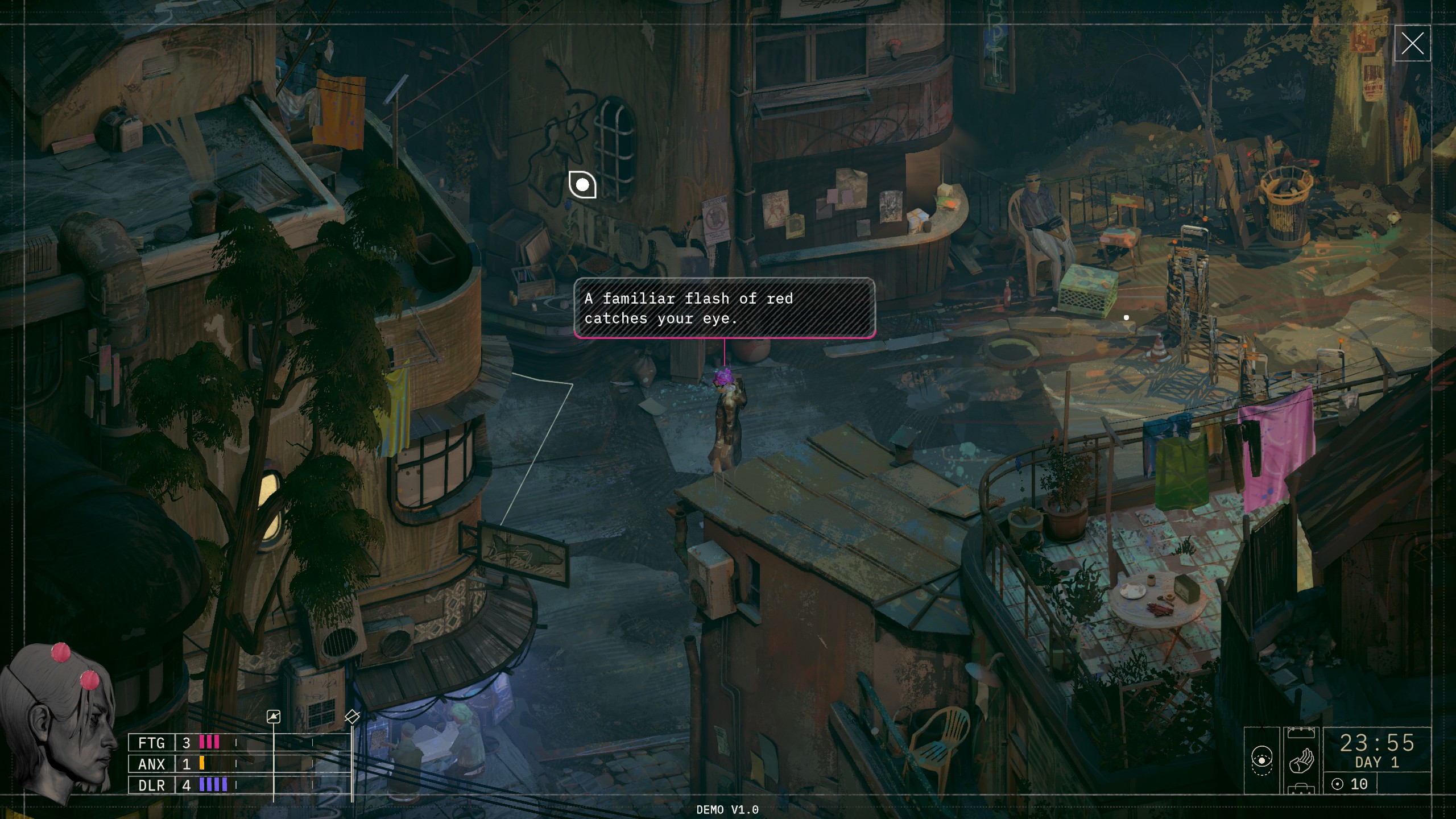Close the view with the X button

point(1412,43)
